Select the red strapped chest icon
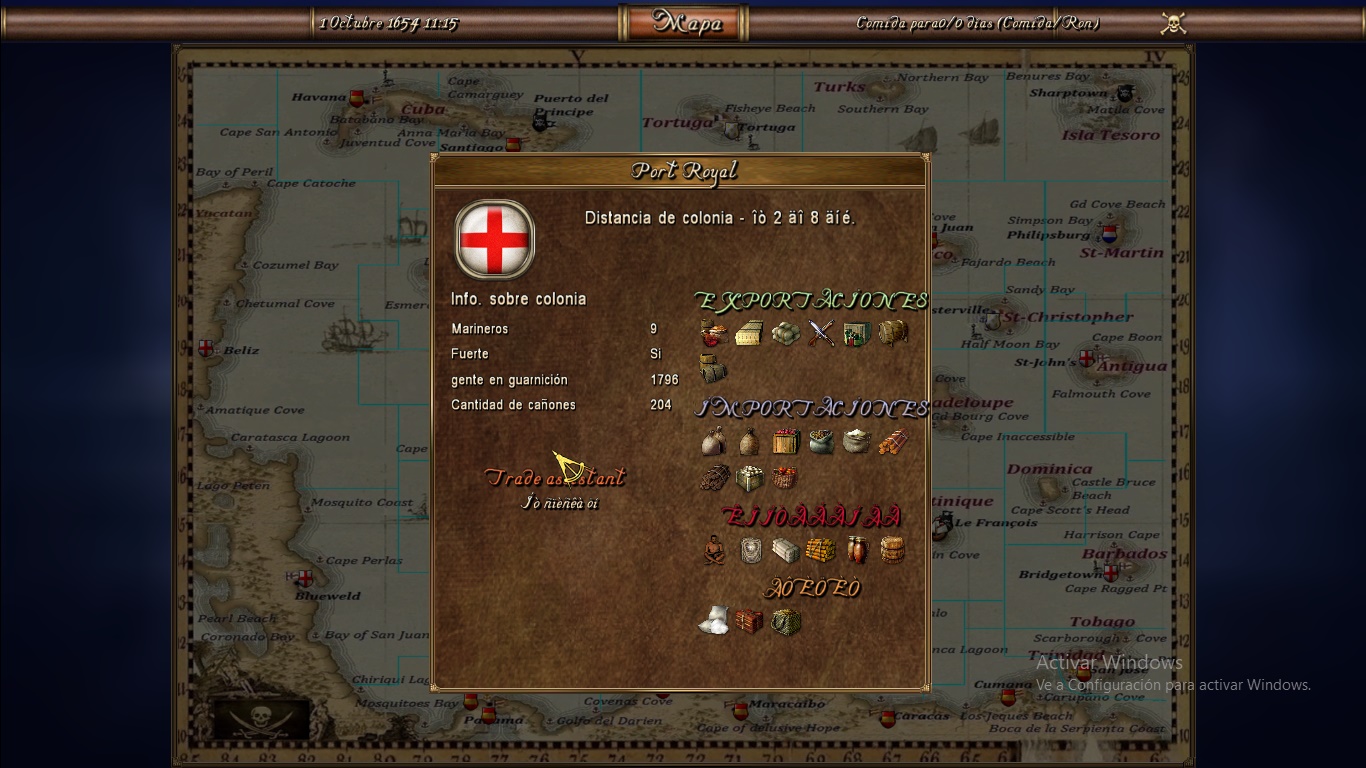1366x768 pixels. [749, 622]
